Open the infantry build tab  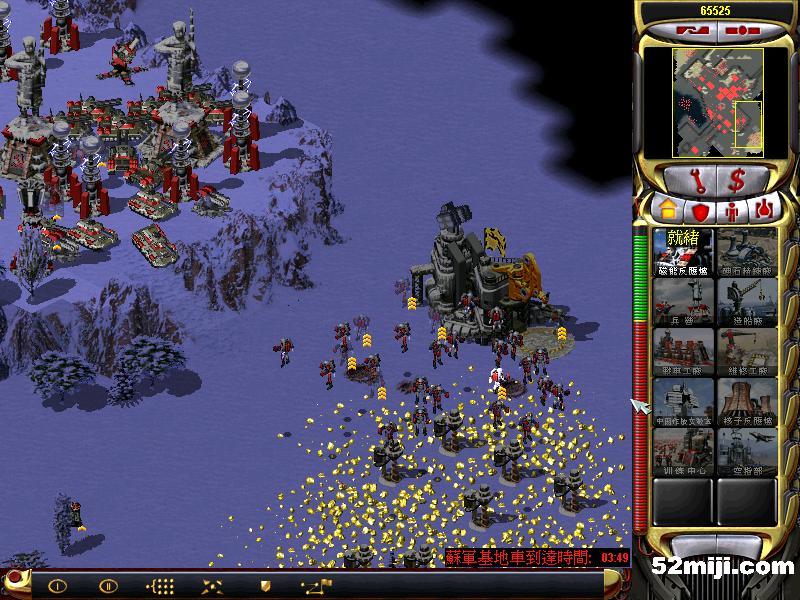[x=733, y=211]
